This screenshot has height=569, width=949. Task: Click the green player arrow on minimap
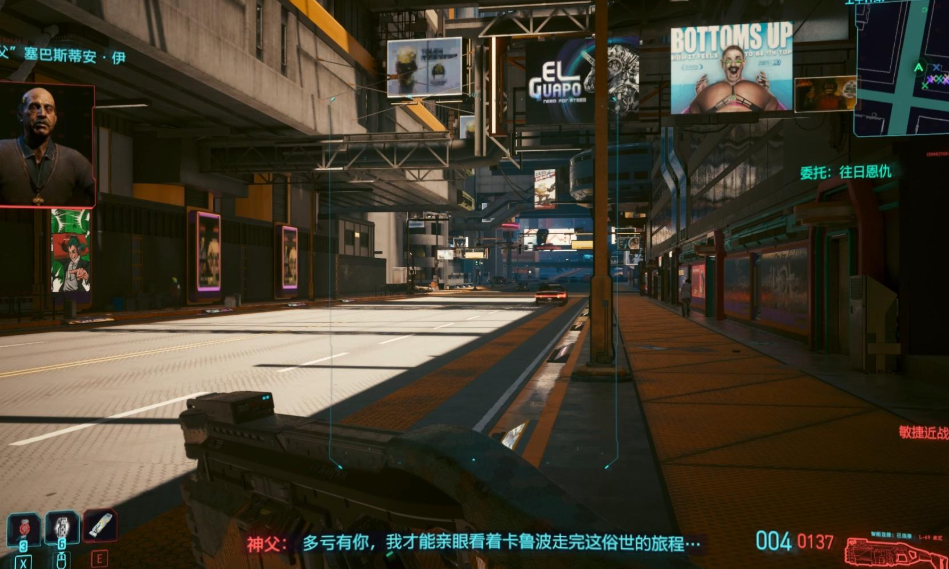point(918,68)
